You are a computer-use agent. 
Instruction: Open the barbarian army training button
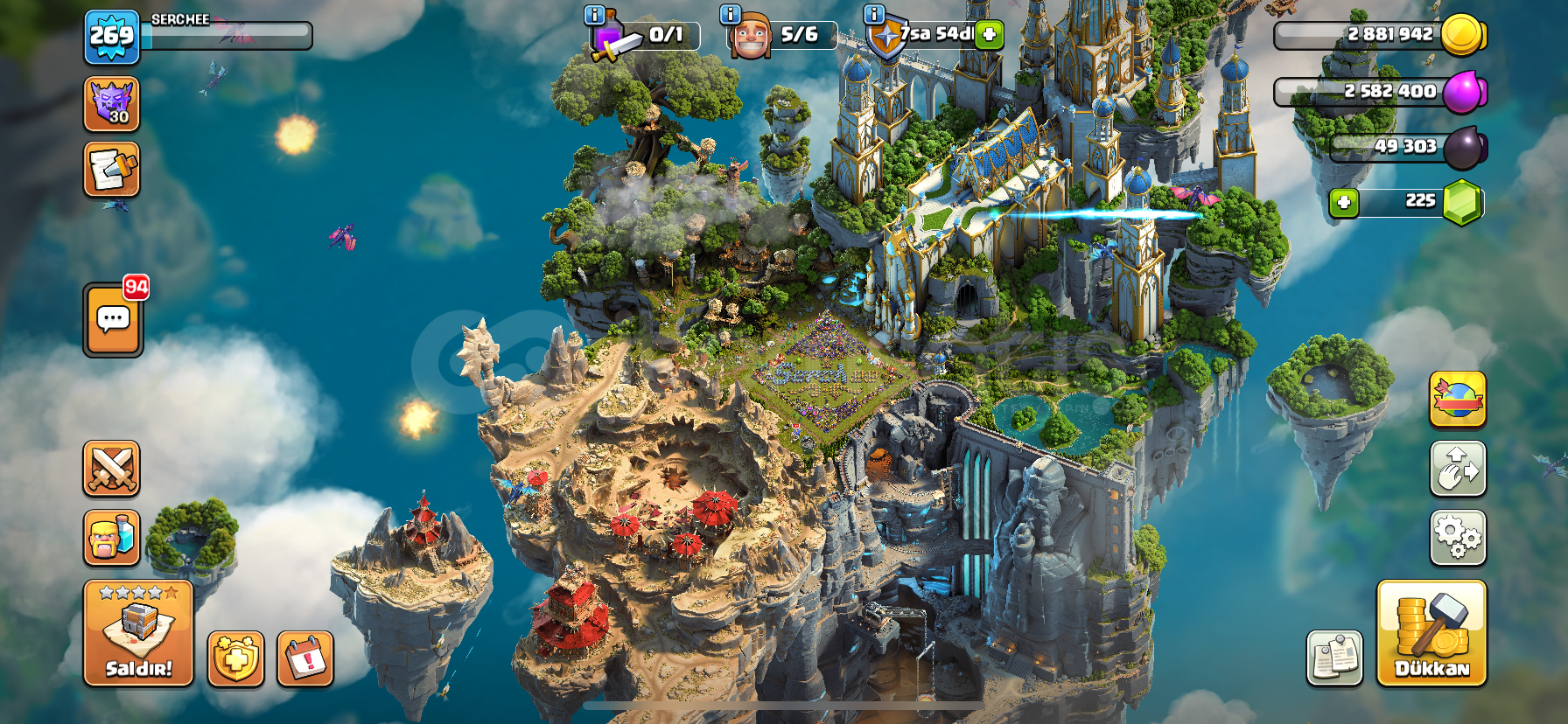click(111, 537)
